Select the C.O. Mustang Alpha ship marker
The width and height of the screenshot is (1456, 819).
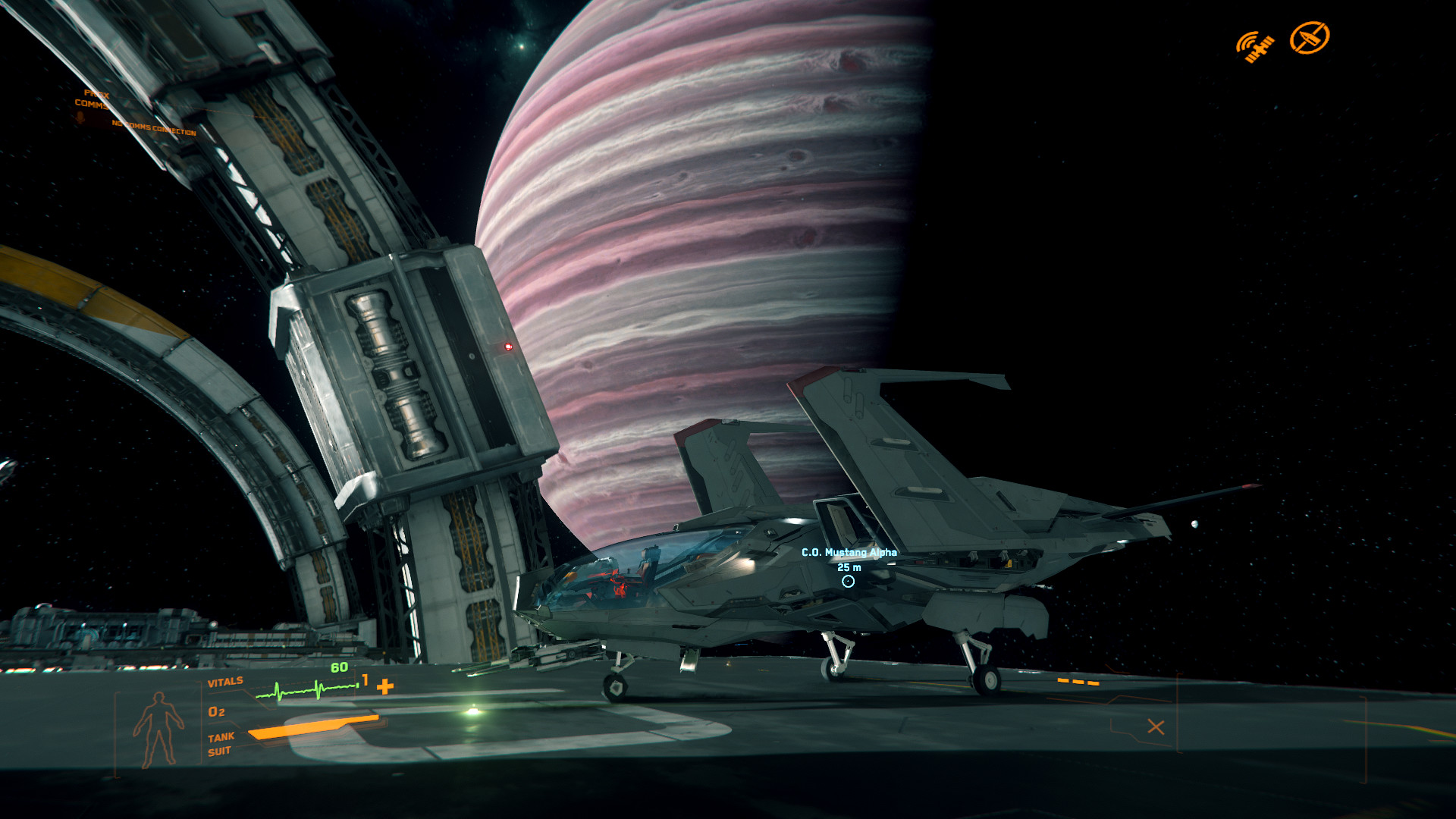click(x=848, y=582)
